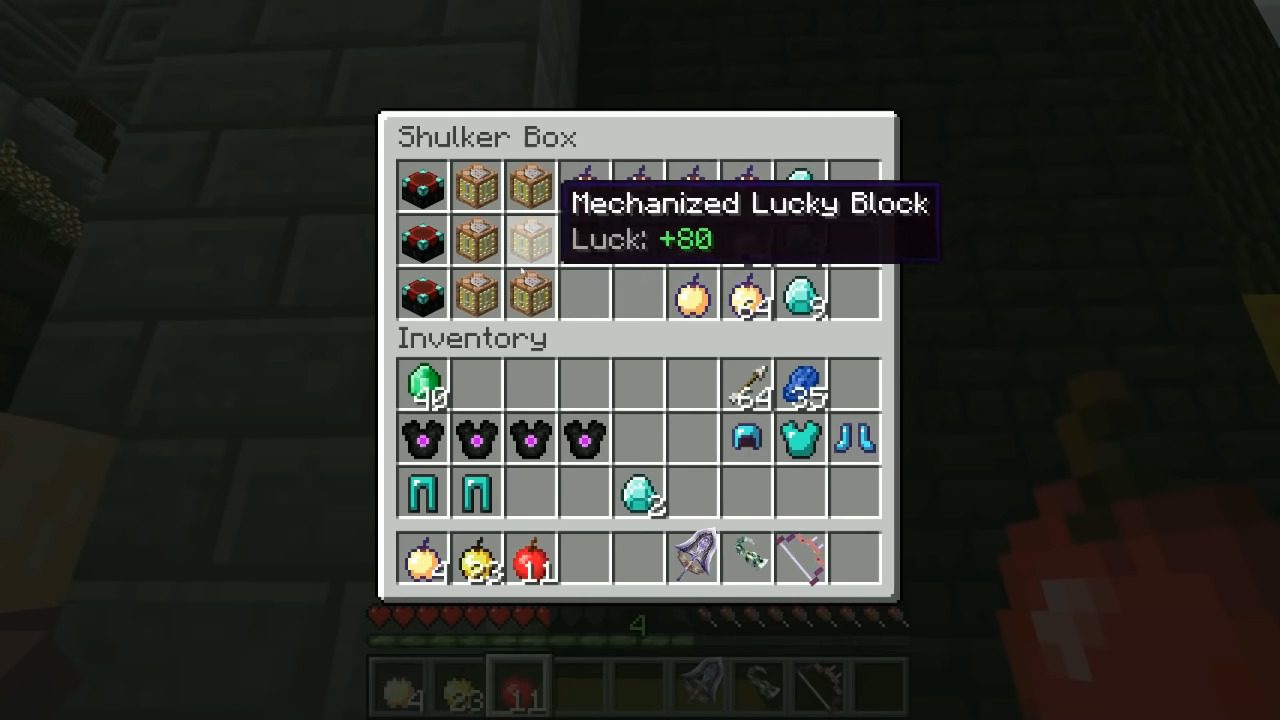Select the enchanted bow in the bottom inventory row
Viewport: 1280px width, 720px height.
[800, 560]
